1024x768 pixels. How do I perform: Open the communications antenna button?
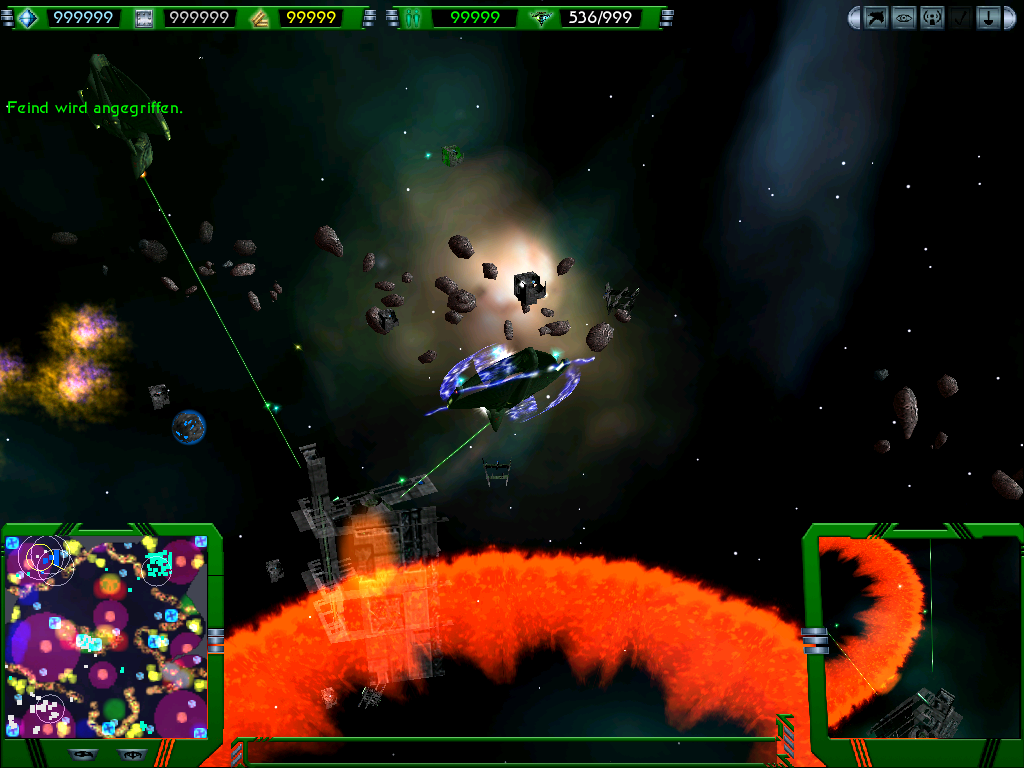click(932, 17)
